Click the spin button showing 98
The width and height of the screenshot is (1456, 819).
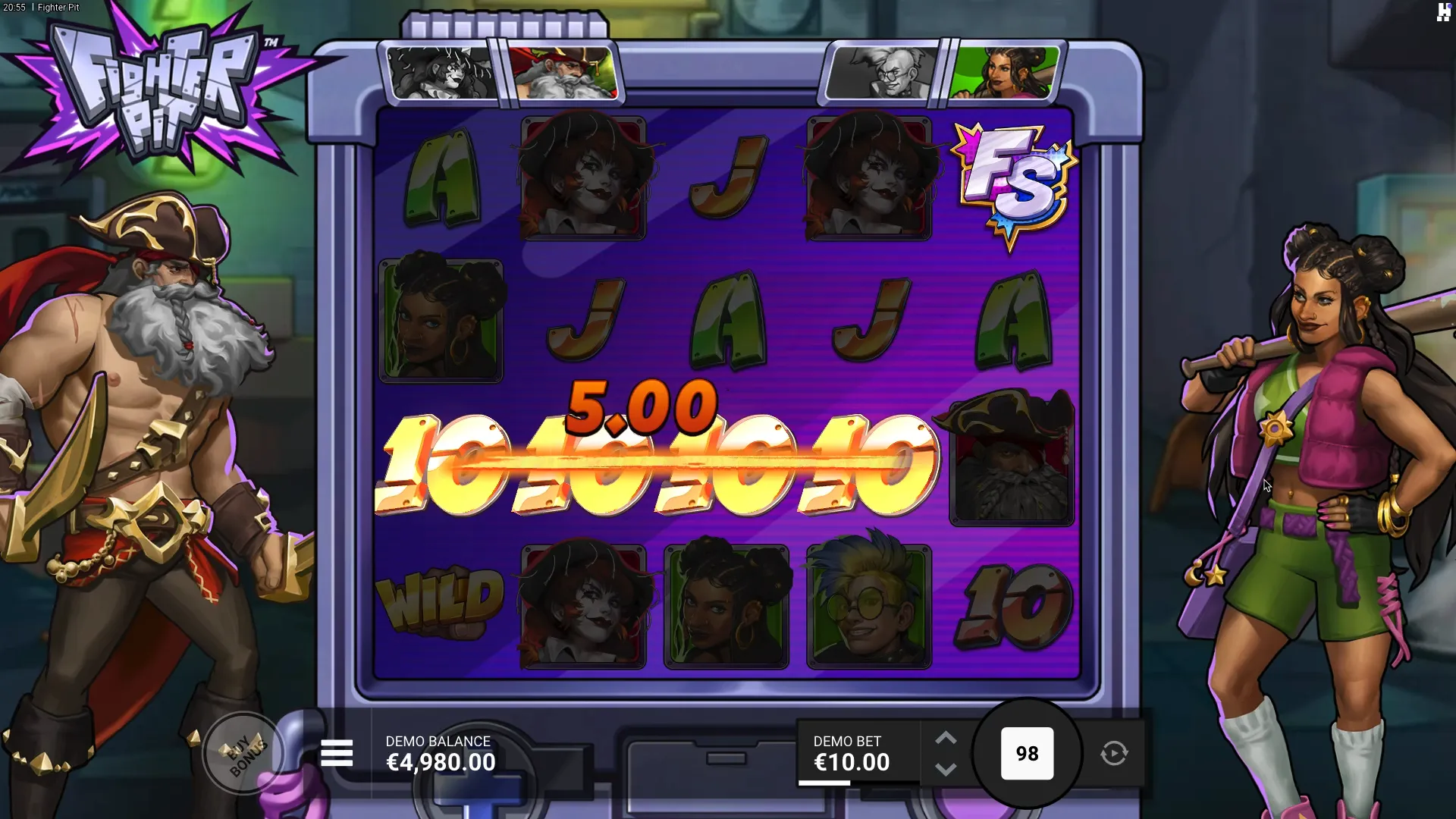tap(1027, 753)
